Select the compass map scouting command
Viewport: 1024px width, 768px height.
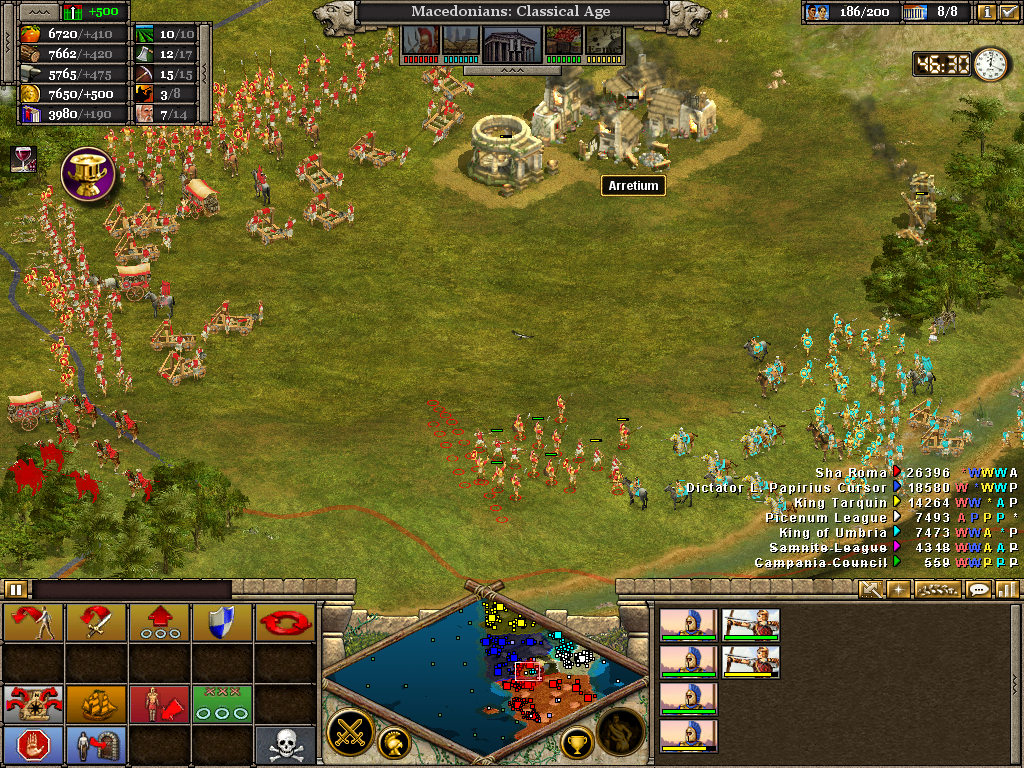[x=33, y=703]
